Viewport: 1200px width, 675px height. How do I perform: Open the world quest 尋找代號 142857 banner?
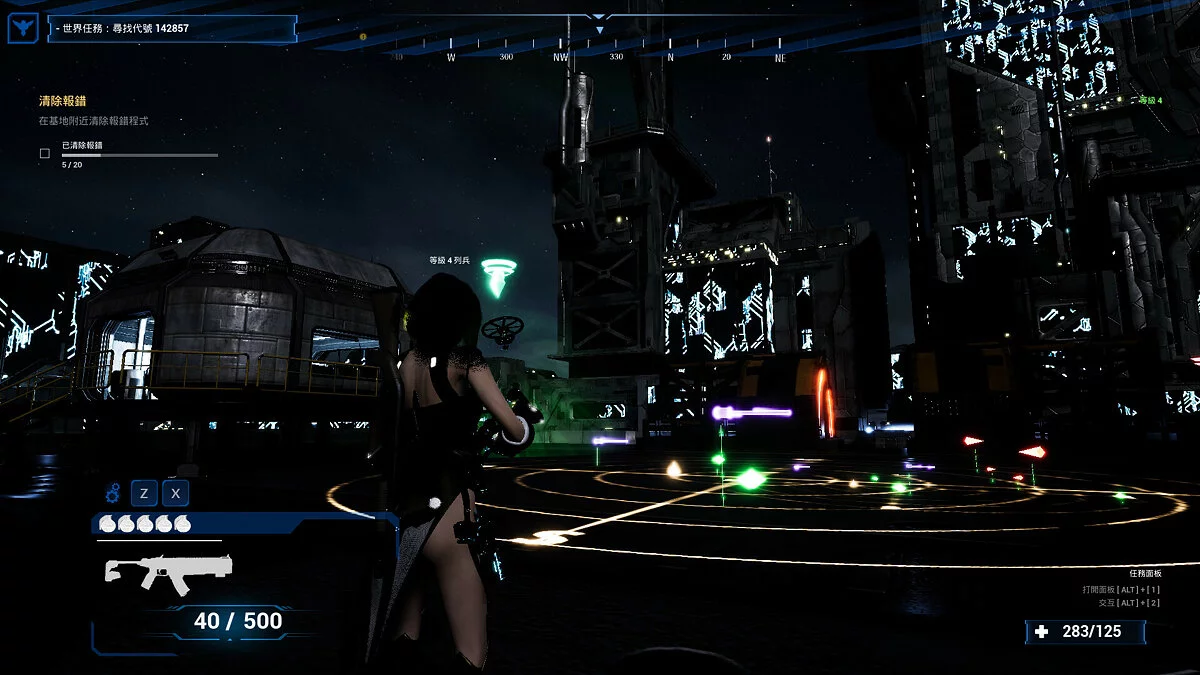(172, 28)
